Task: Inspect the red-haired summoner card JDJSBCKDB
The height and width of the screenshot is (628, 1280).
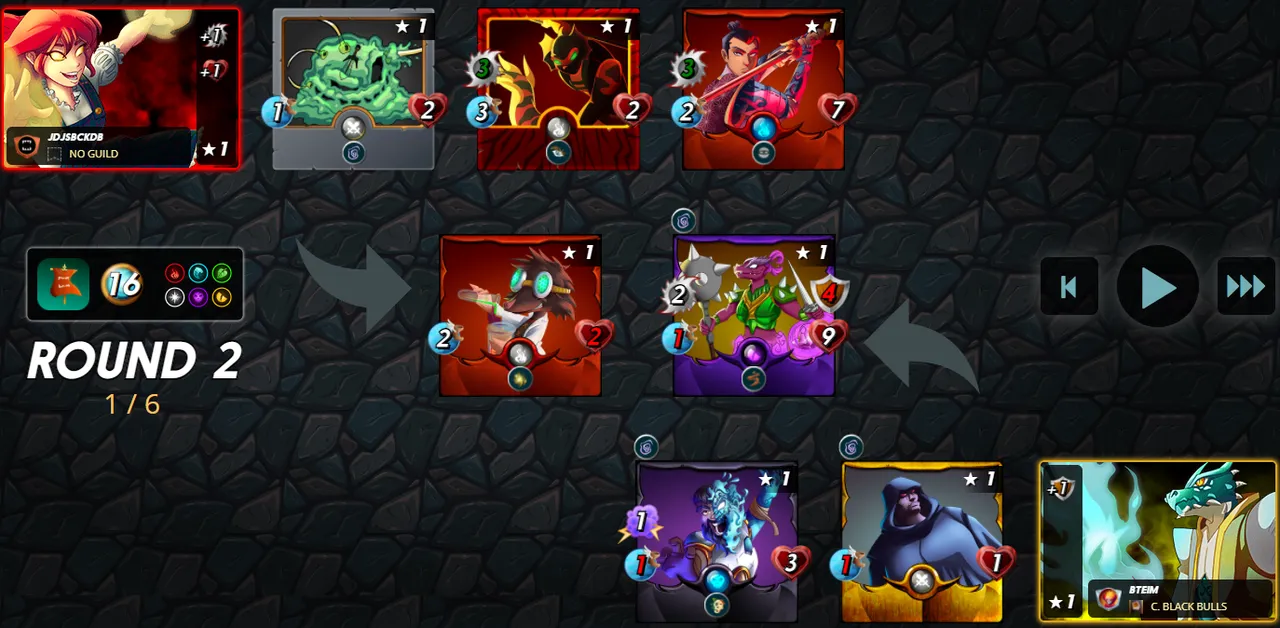Action: coord(120,88)
